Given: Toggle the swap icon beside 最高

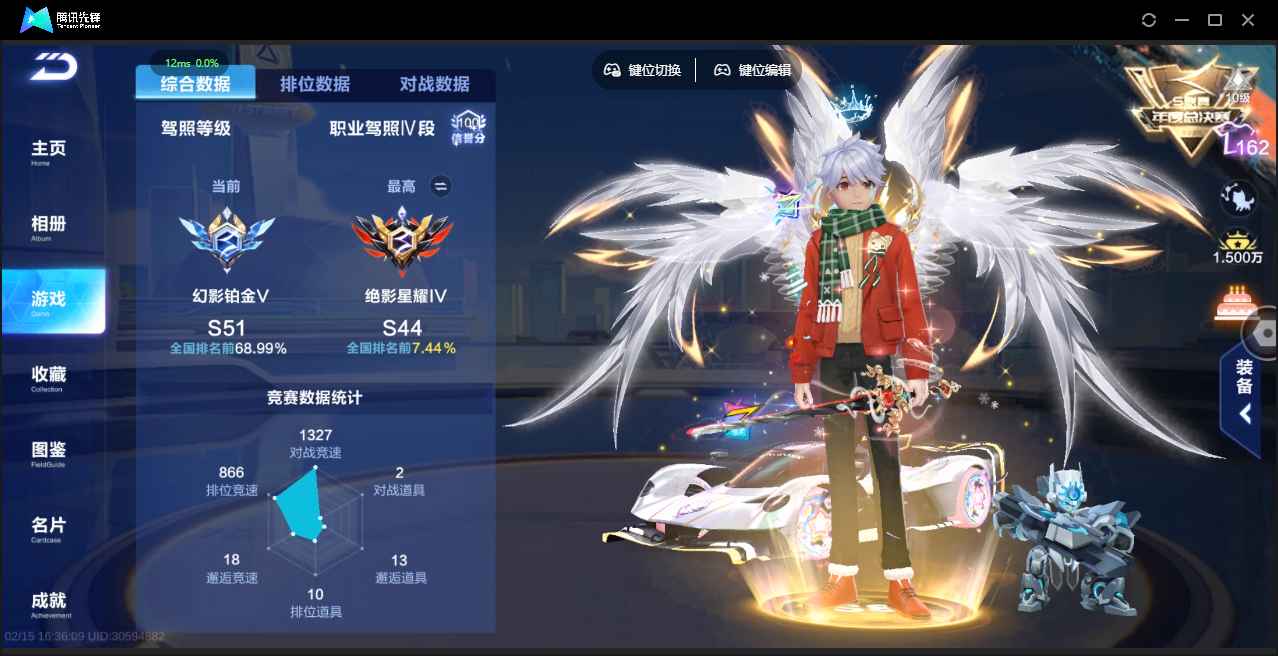Looking at the screenshot, I should 440,186.
